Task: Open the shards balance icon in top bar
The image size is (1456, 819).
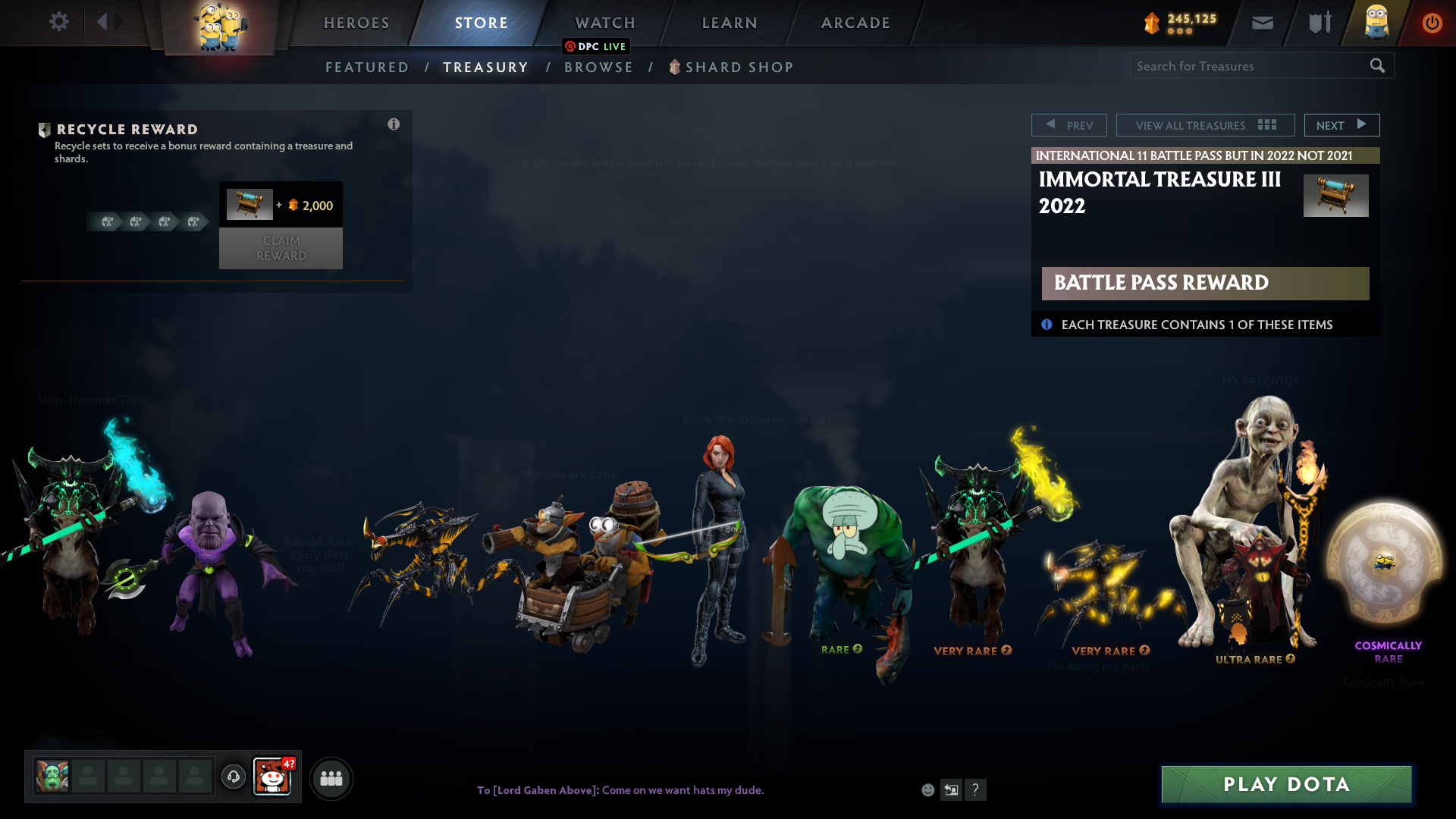Action: click(x=1153, y=24)
